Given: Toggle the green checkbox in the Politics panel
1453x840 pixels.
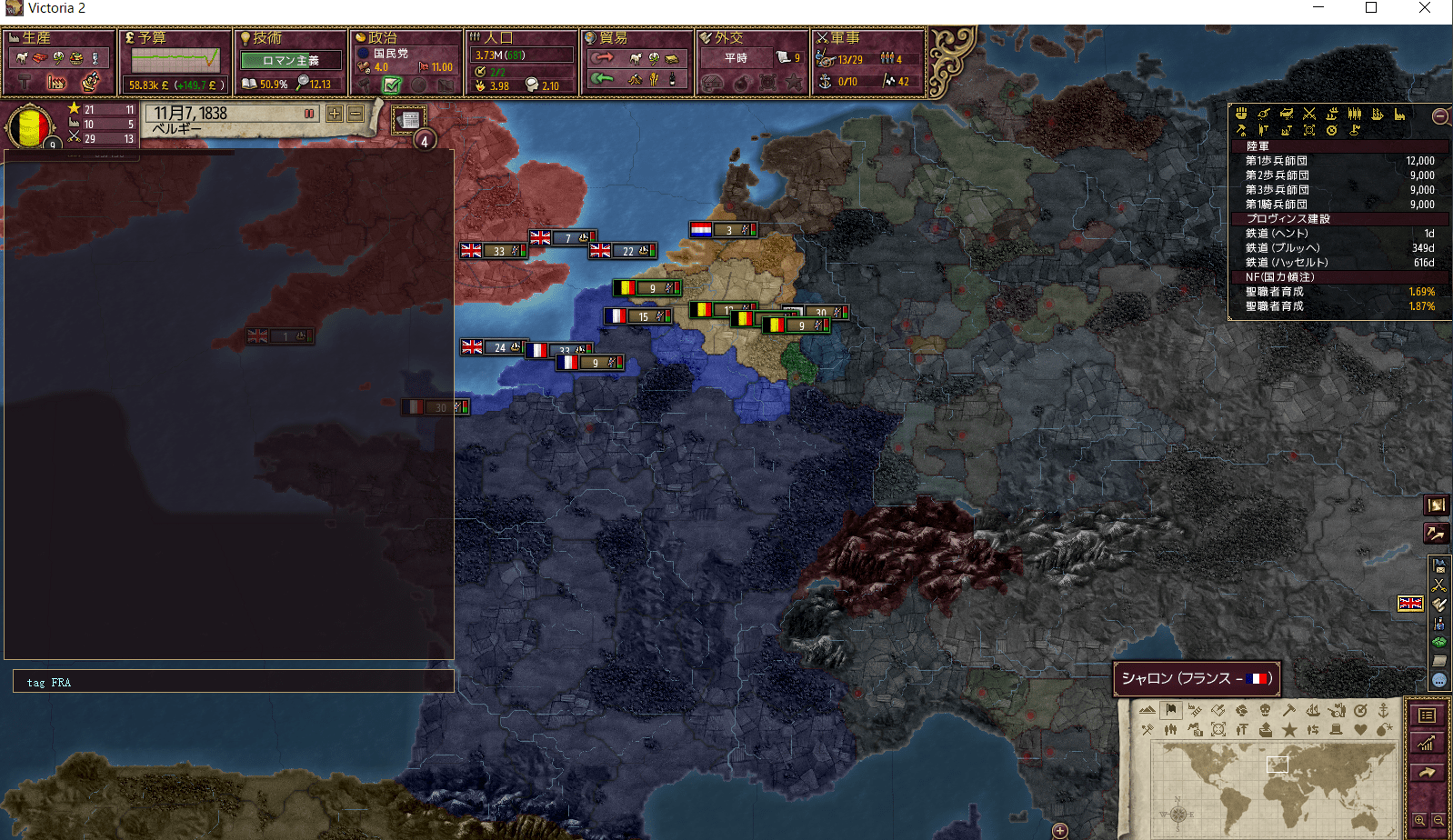Looking at the screenshot, I should click(393, 85).
